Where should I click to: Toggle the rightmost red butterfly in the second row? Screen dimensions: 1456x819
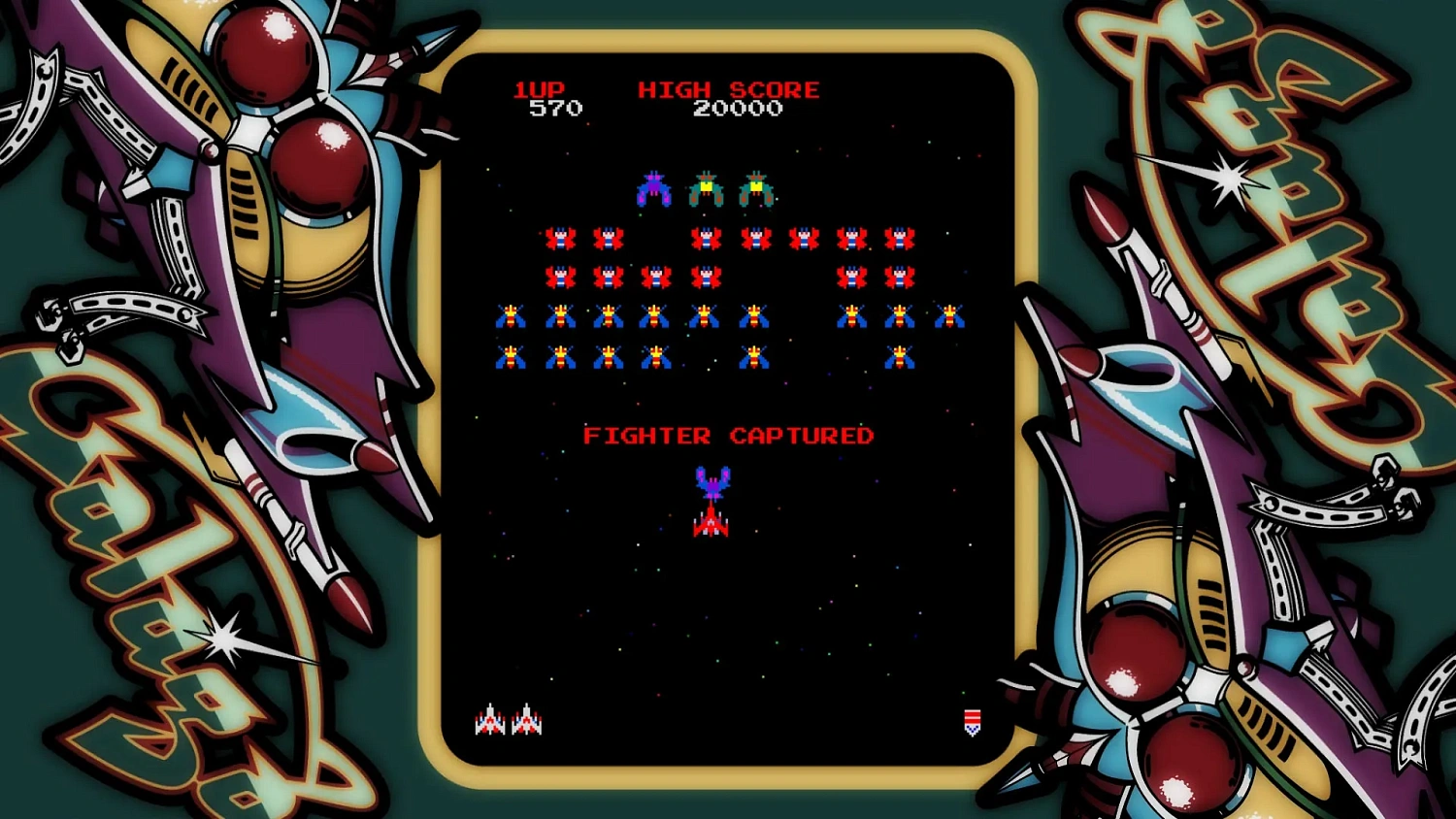(x=901, y=236)
